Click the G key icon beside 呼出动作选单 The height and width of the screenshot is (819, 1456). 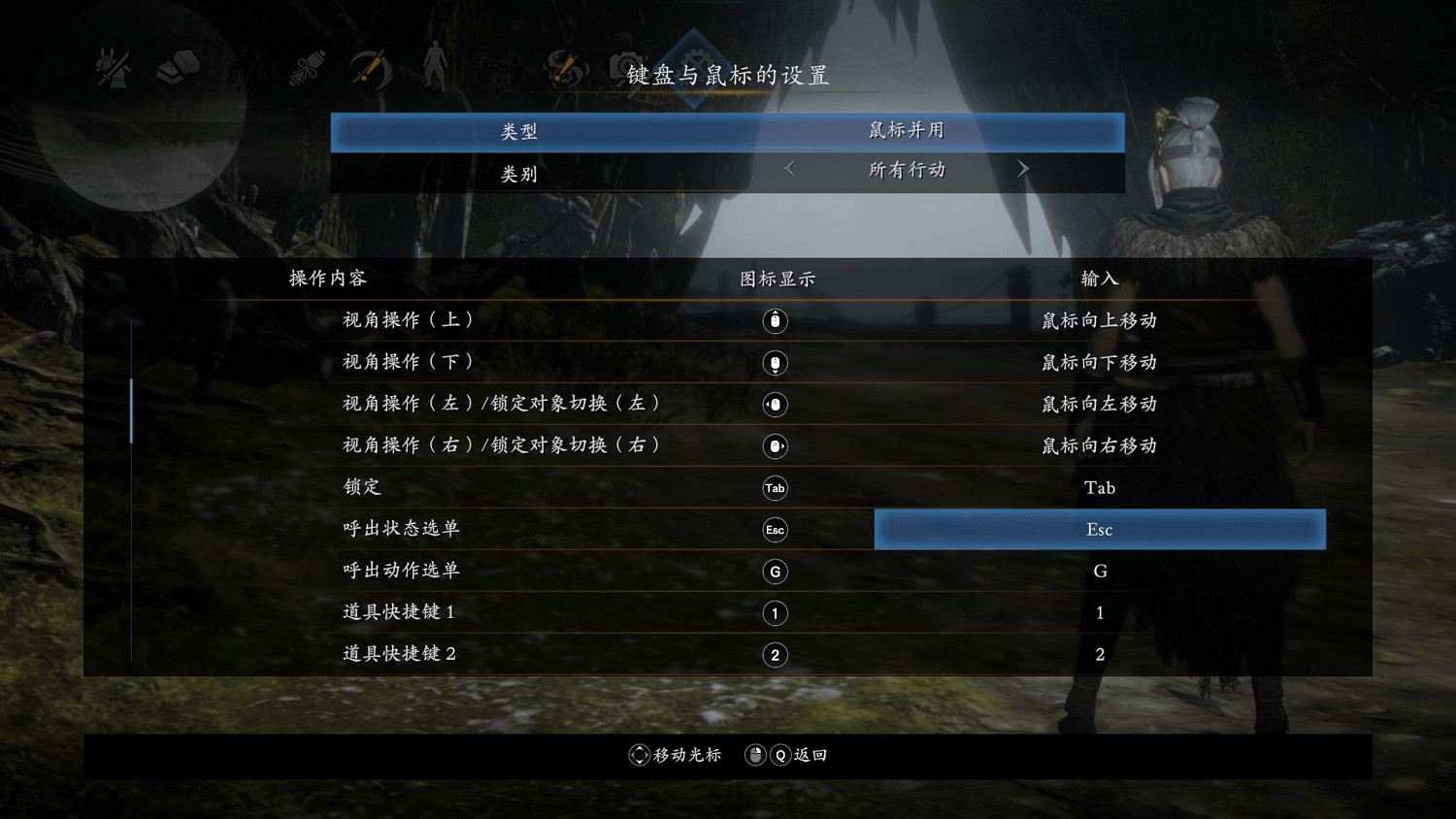coord(775,572)
